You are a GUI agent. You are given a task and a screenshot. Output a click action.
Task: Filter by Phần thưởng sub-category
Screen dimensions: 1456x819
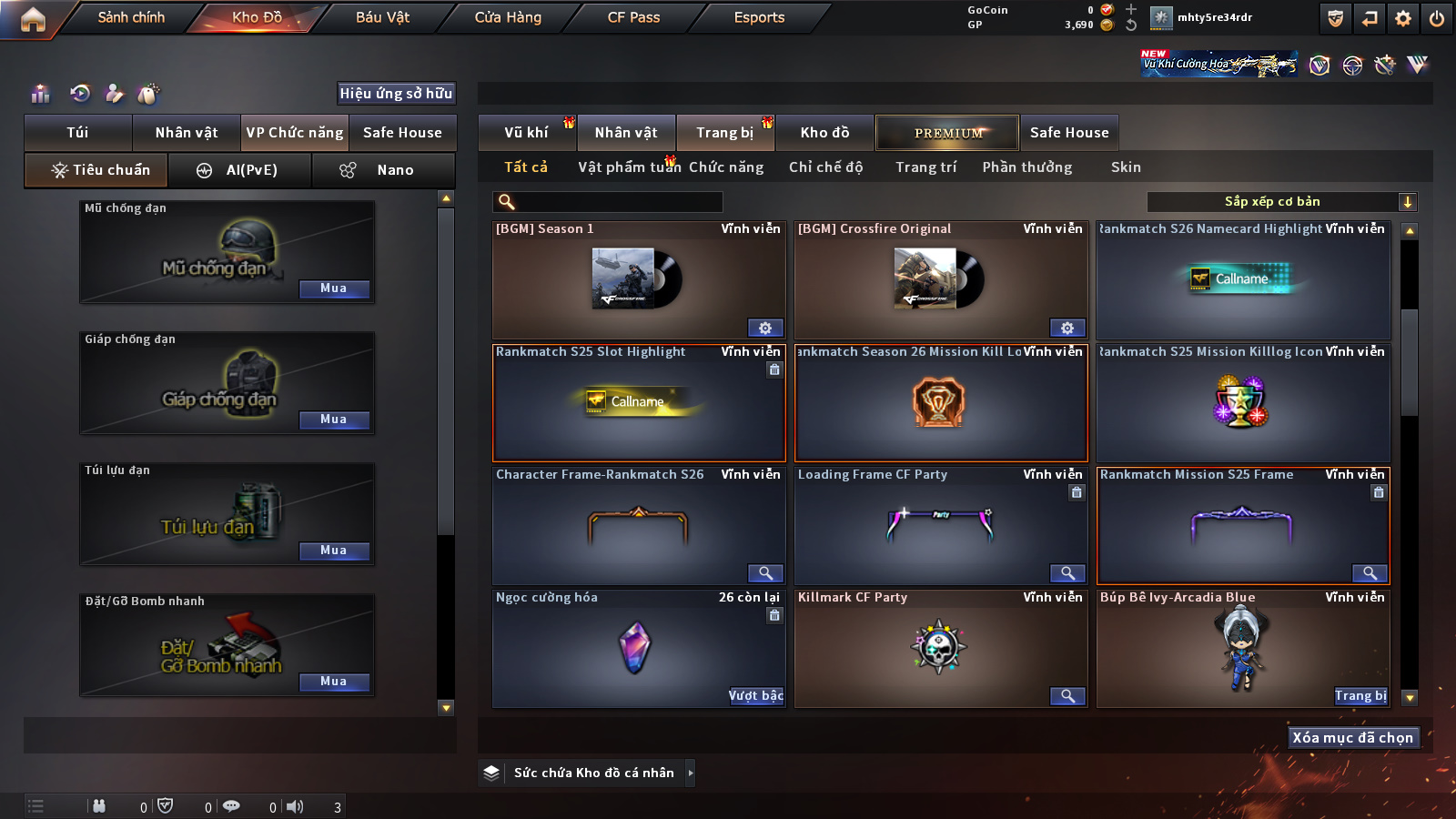[1026, 167]
